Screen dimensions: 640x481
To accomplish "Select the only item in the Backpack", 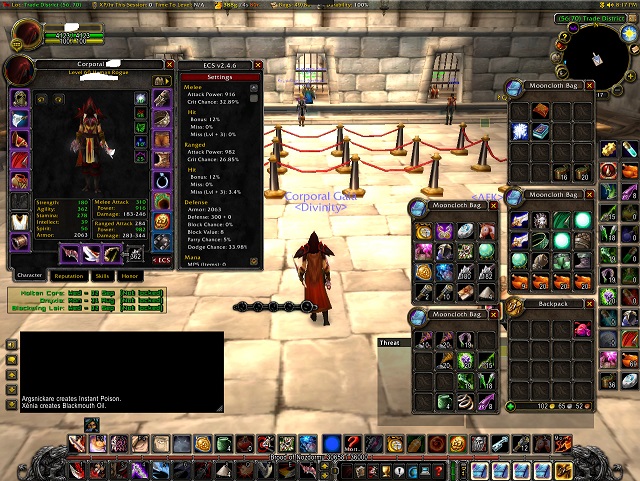I will (x=582, y=329).
